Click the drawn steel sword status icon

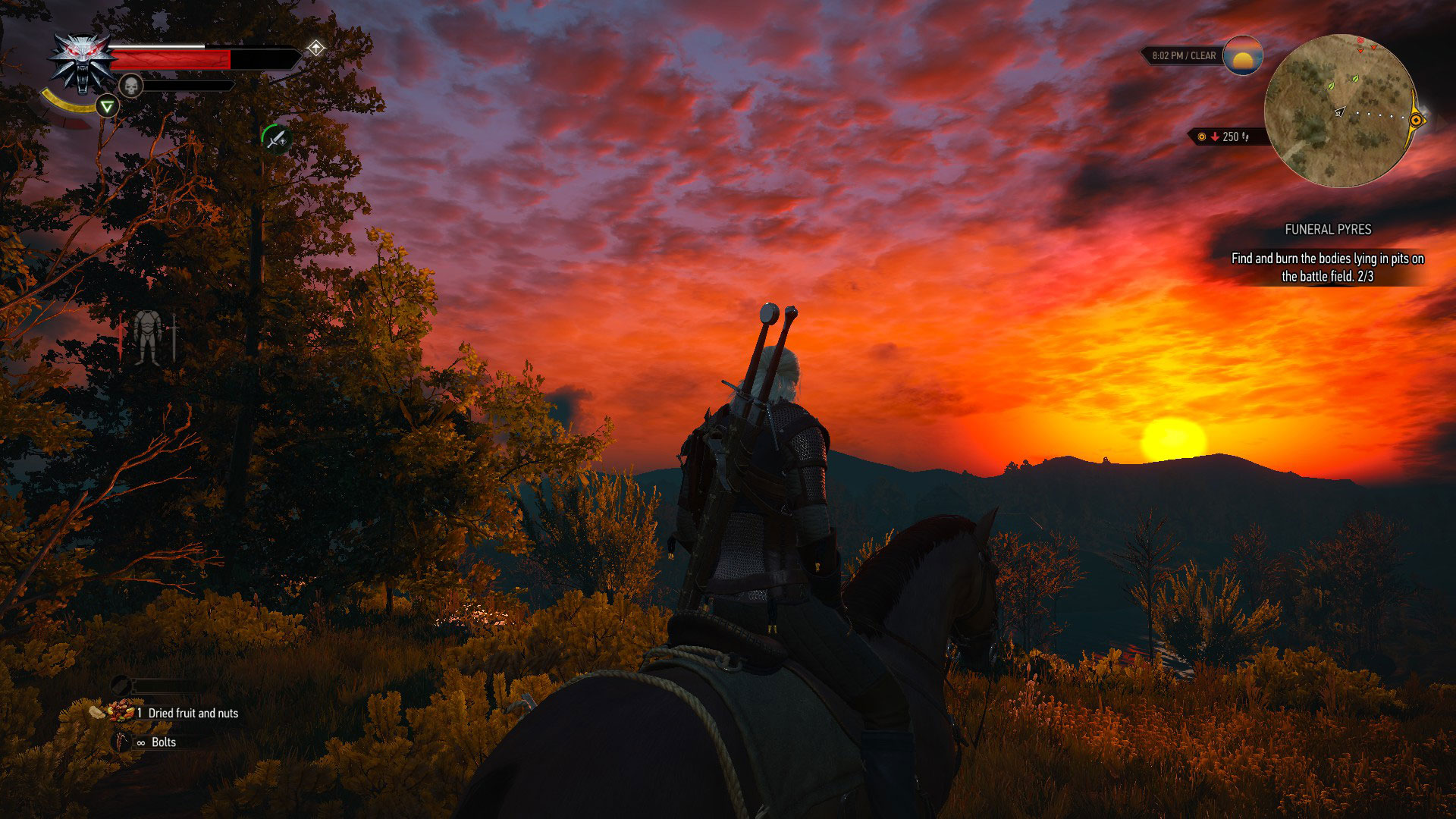pyautogui.click(x=276, y=140)
